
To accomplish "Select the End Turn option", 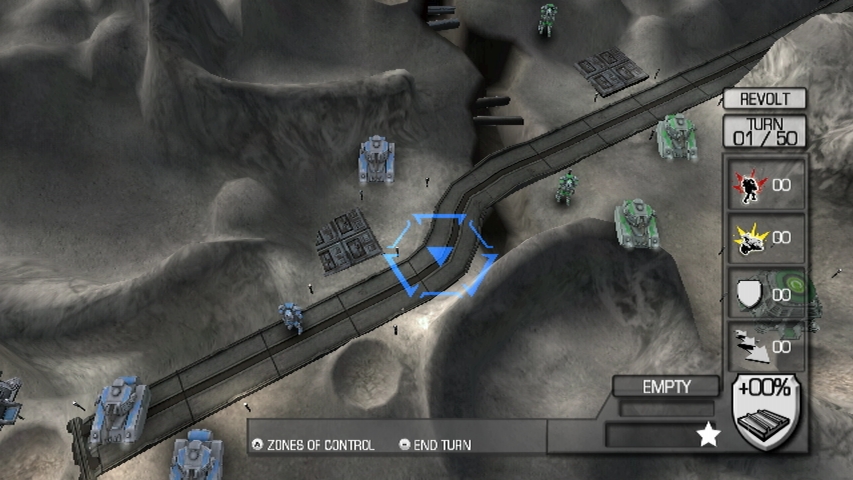I will coord(436,445).
